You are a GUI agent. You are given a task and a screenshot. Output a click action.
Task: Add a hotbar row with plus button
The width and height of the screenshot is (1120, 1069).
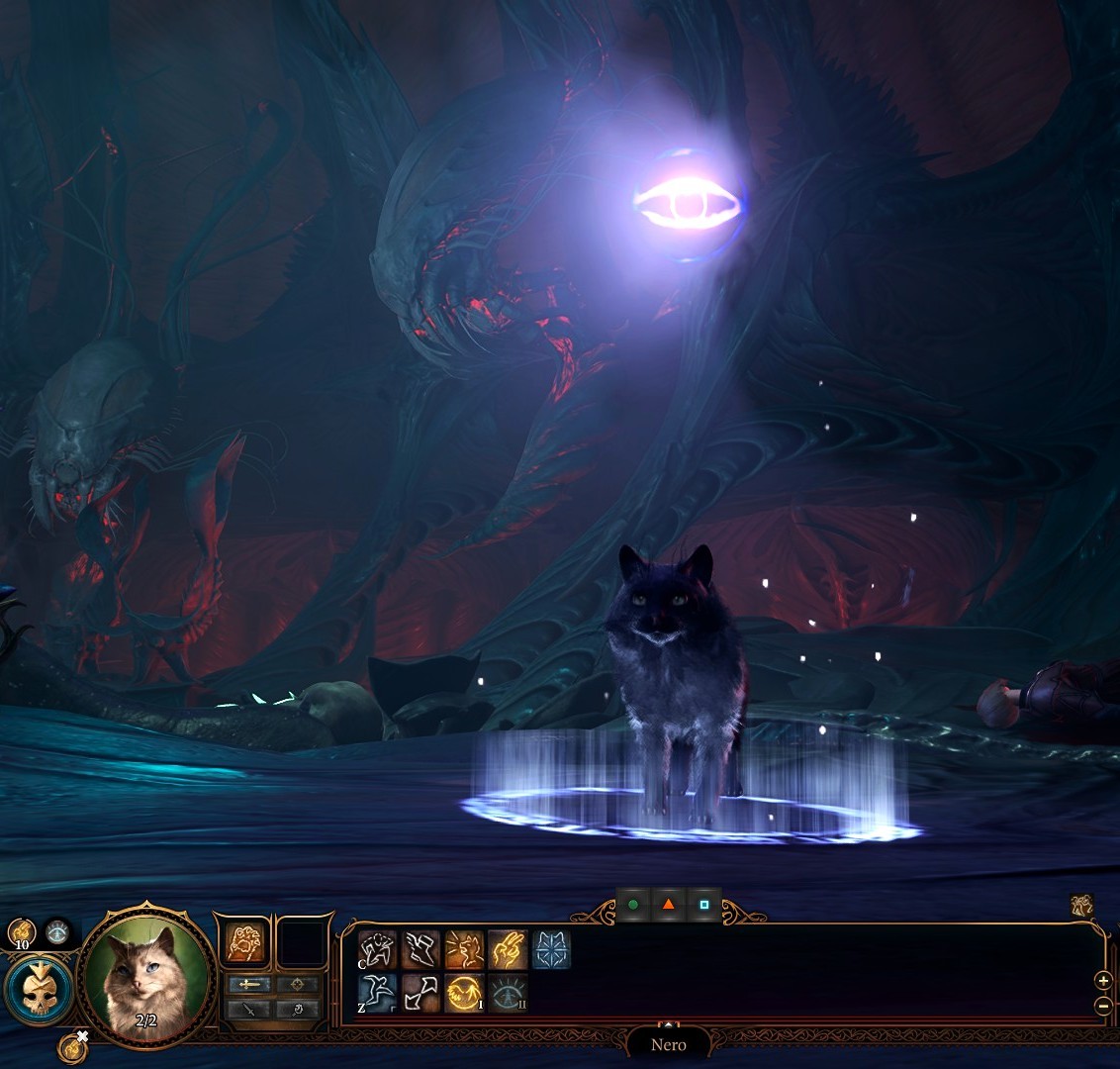coord(1104,981)
